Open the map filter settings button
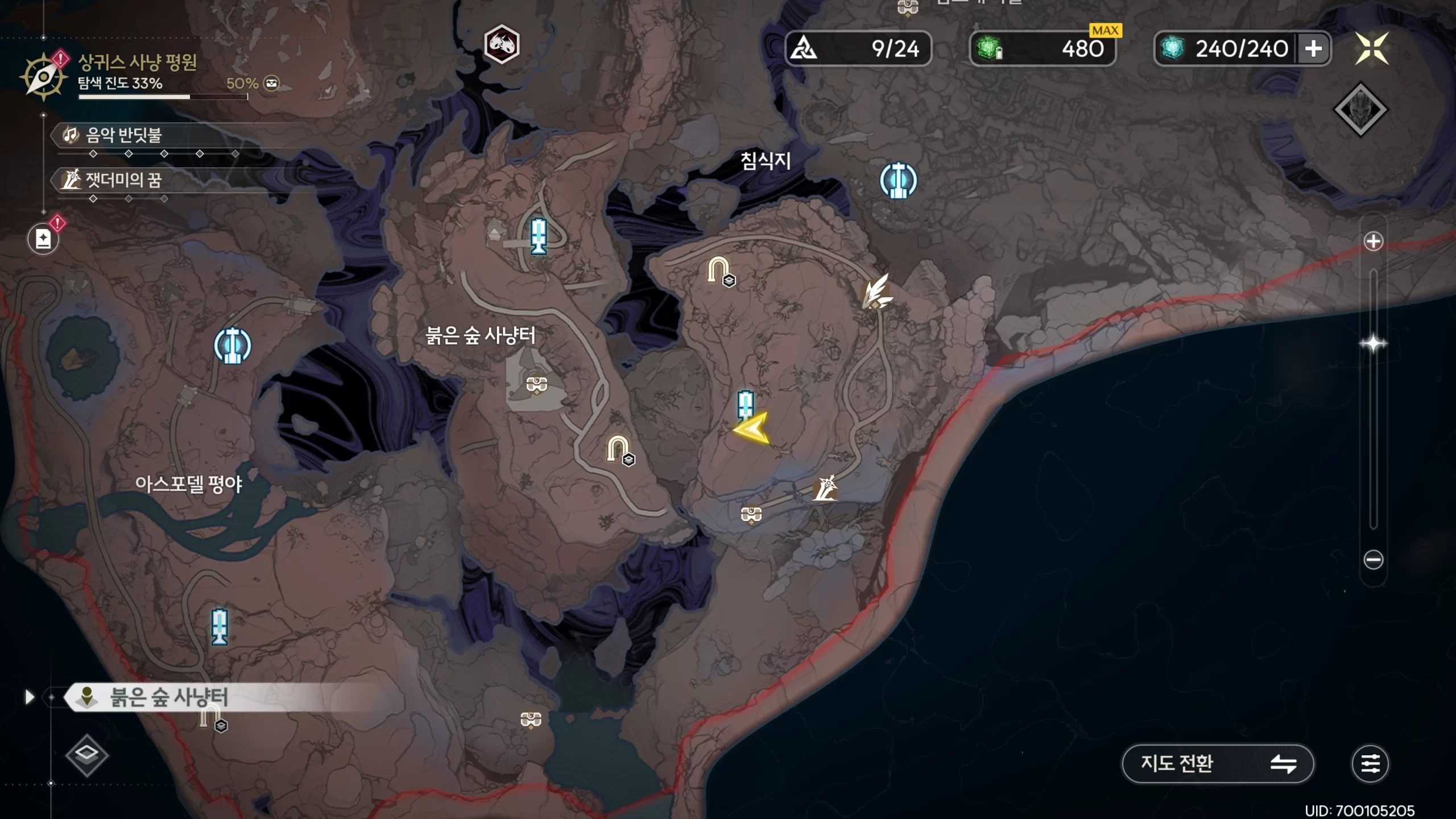 pos(1370,763)
